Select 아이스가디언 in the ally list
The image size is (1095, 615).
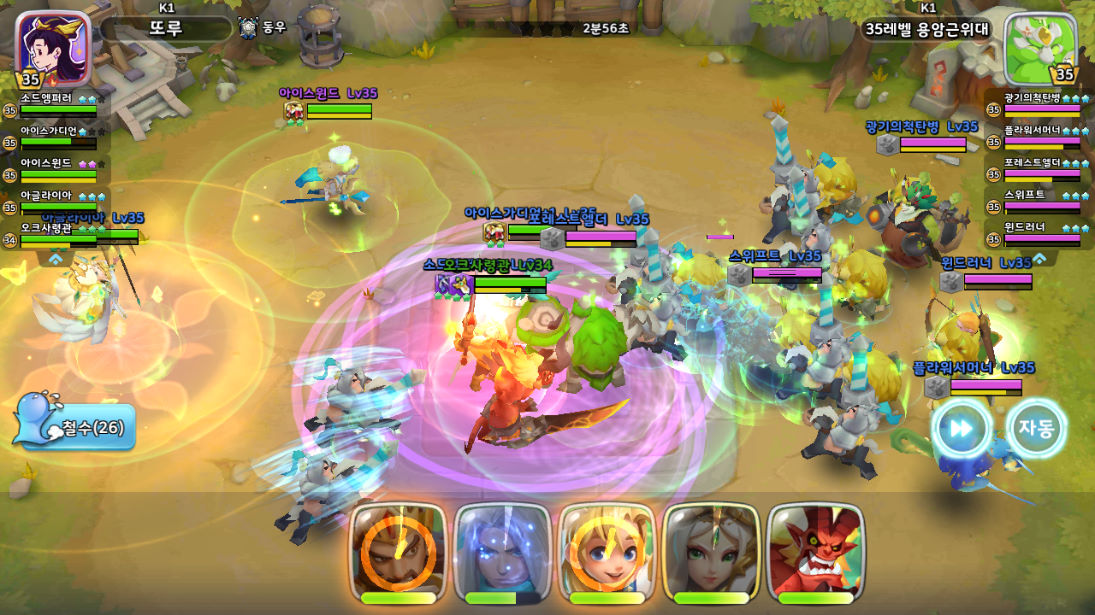(58, 136)
